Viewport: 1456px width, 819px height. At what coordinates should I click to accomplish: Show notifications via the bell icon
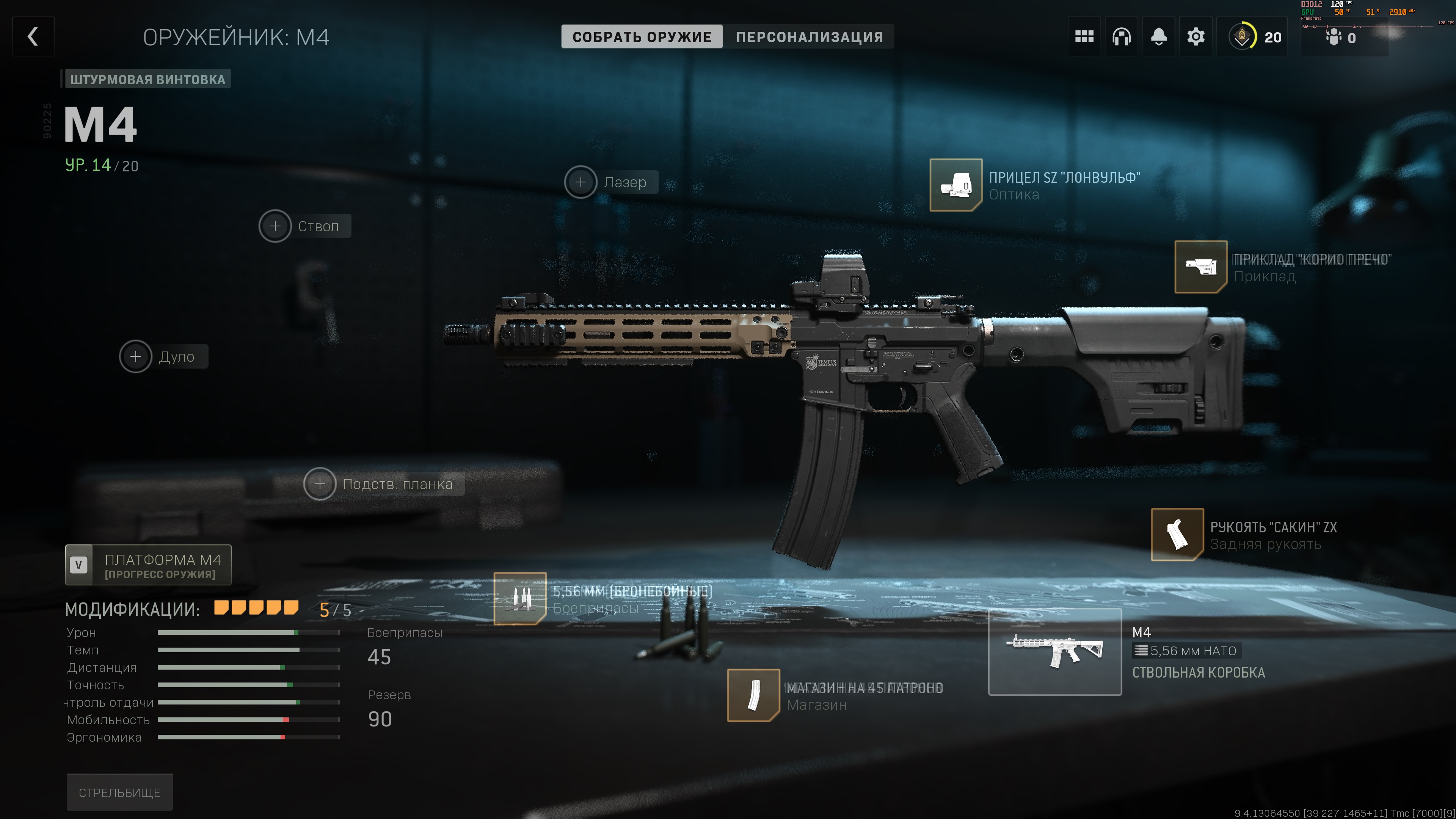click(x=1159, y=37)
